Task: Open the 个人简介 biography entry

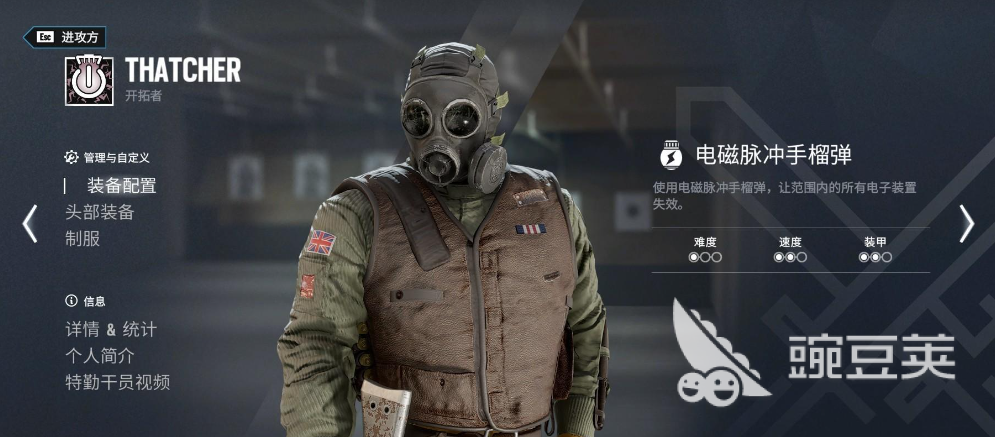Action: tap(99, 355)
